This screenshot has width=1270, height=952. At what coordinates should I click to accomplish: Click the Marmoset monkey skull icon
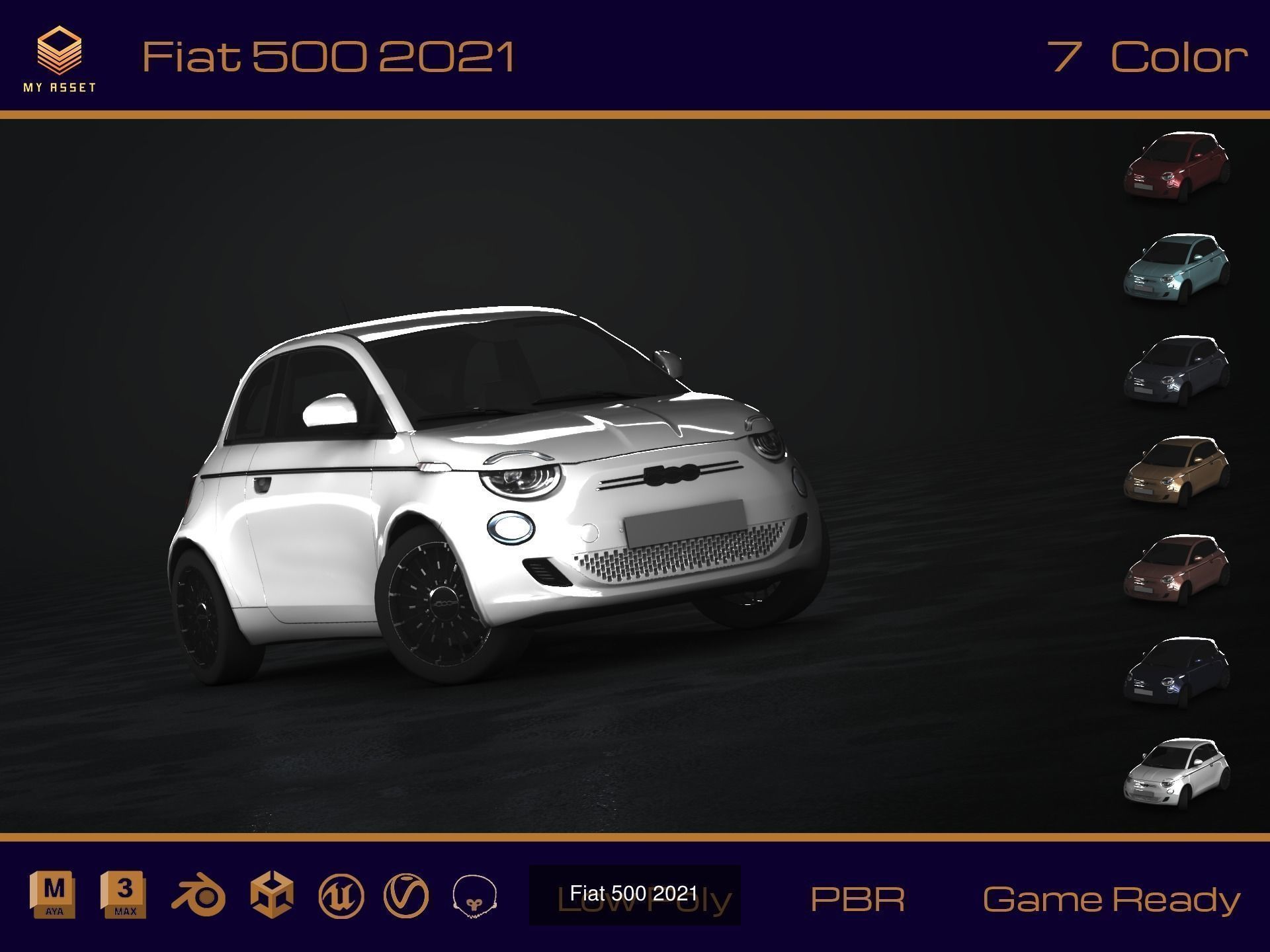coord(474,896)
